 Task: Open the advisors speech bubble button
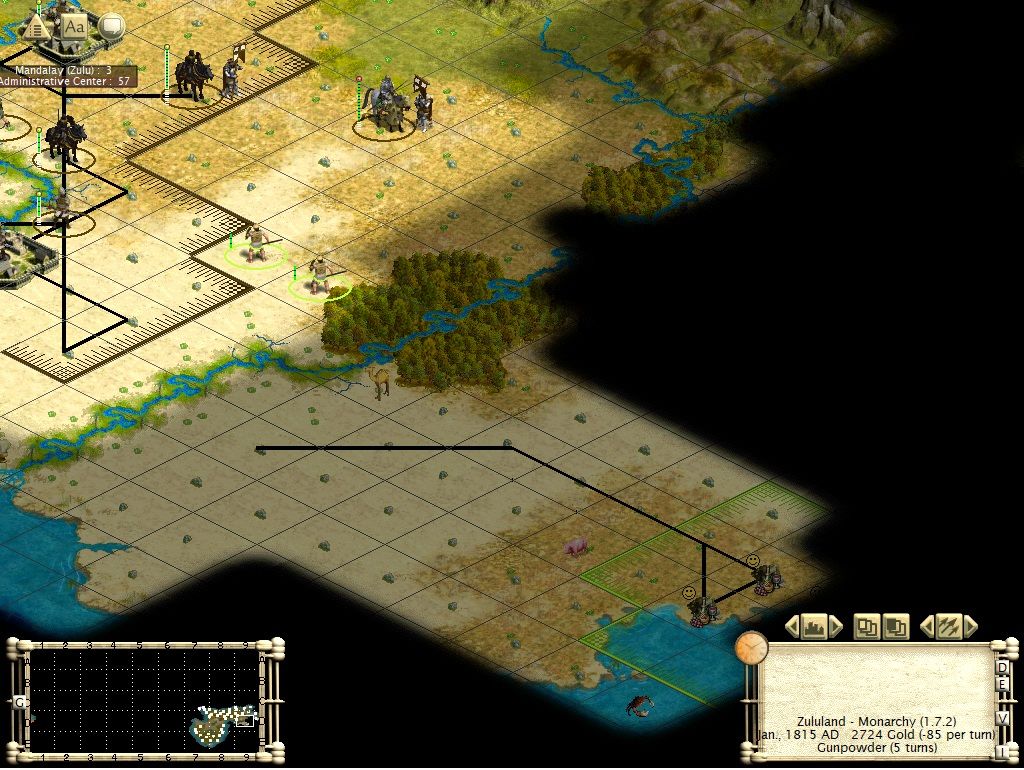point(111,27)
